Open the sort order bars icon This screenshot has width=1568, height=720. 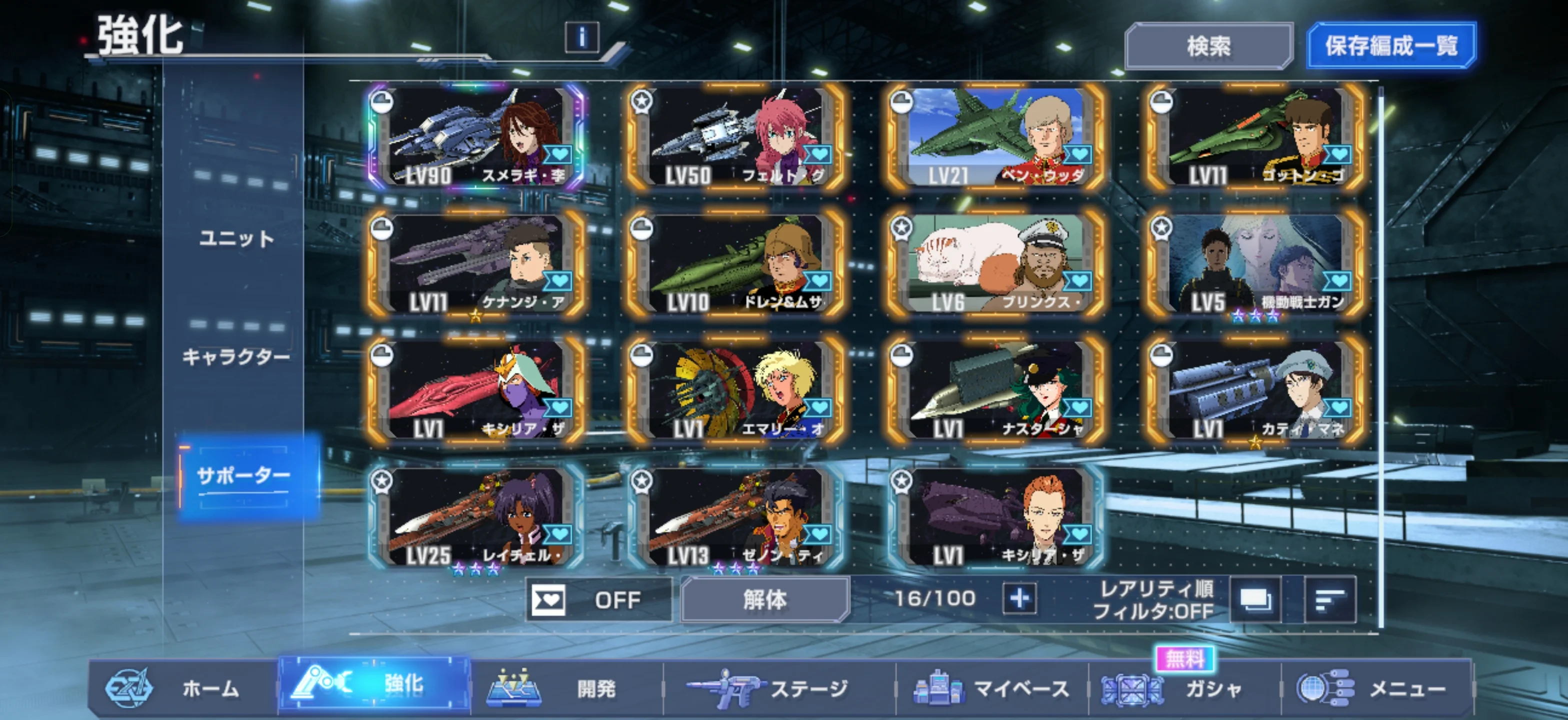click(1330, 600)
